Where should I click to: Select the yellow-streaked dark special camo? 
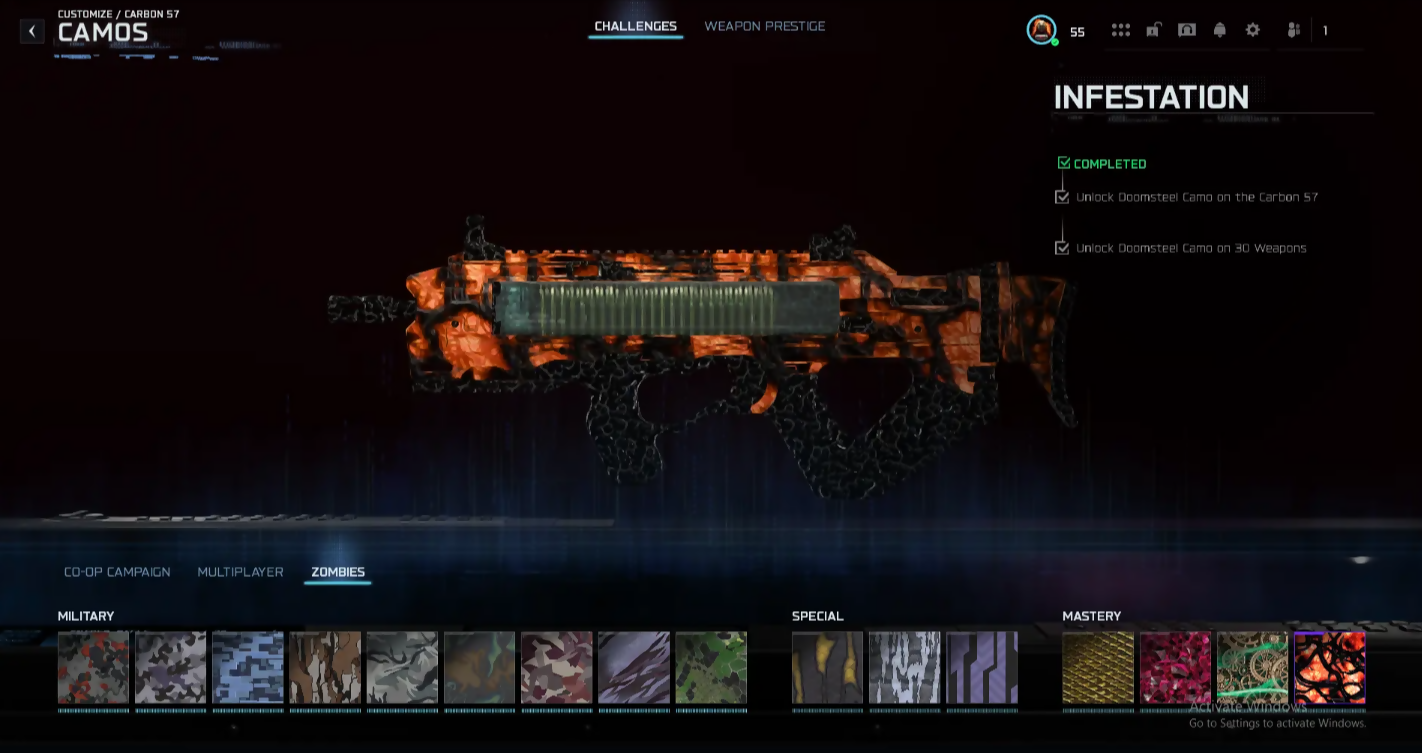click(827, 667)
